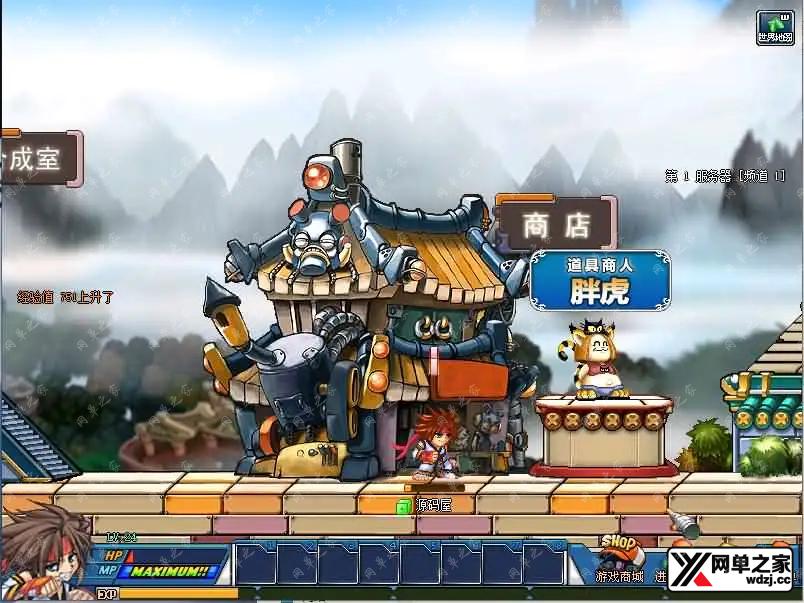Open the SHOP 游戏商城 cash shop
This screenshot has height=603, width=804.
coord(620,559)
